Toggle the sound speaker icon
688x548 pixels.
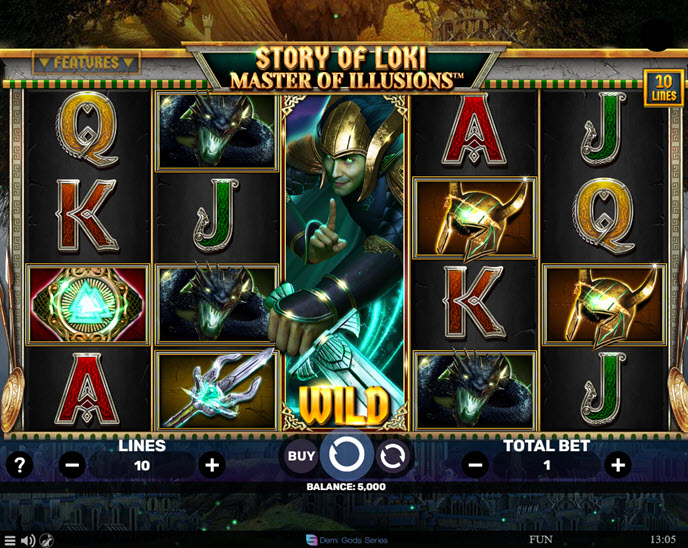[x=28, y=540]
